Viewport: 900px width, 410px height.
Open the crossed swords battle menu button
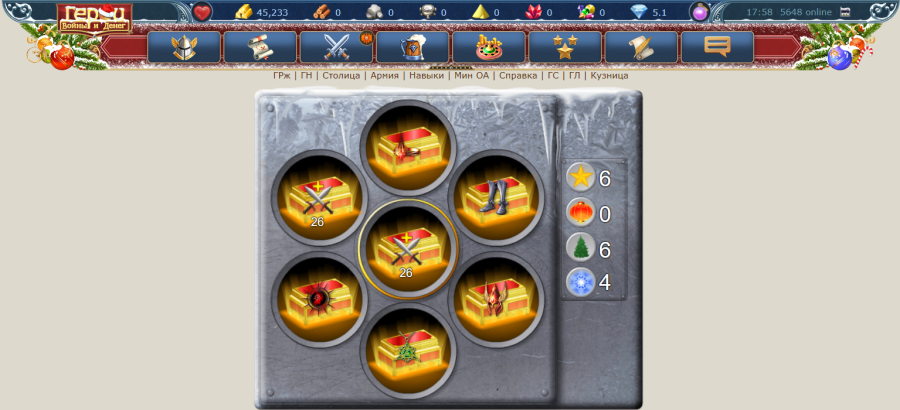coord(336,47)
